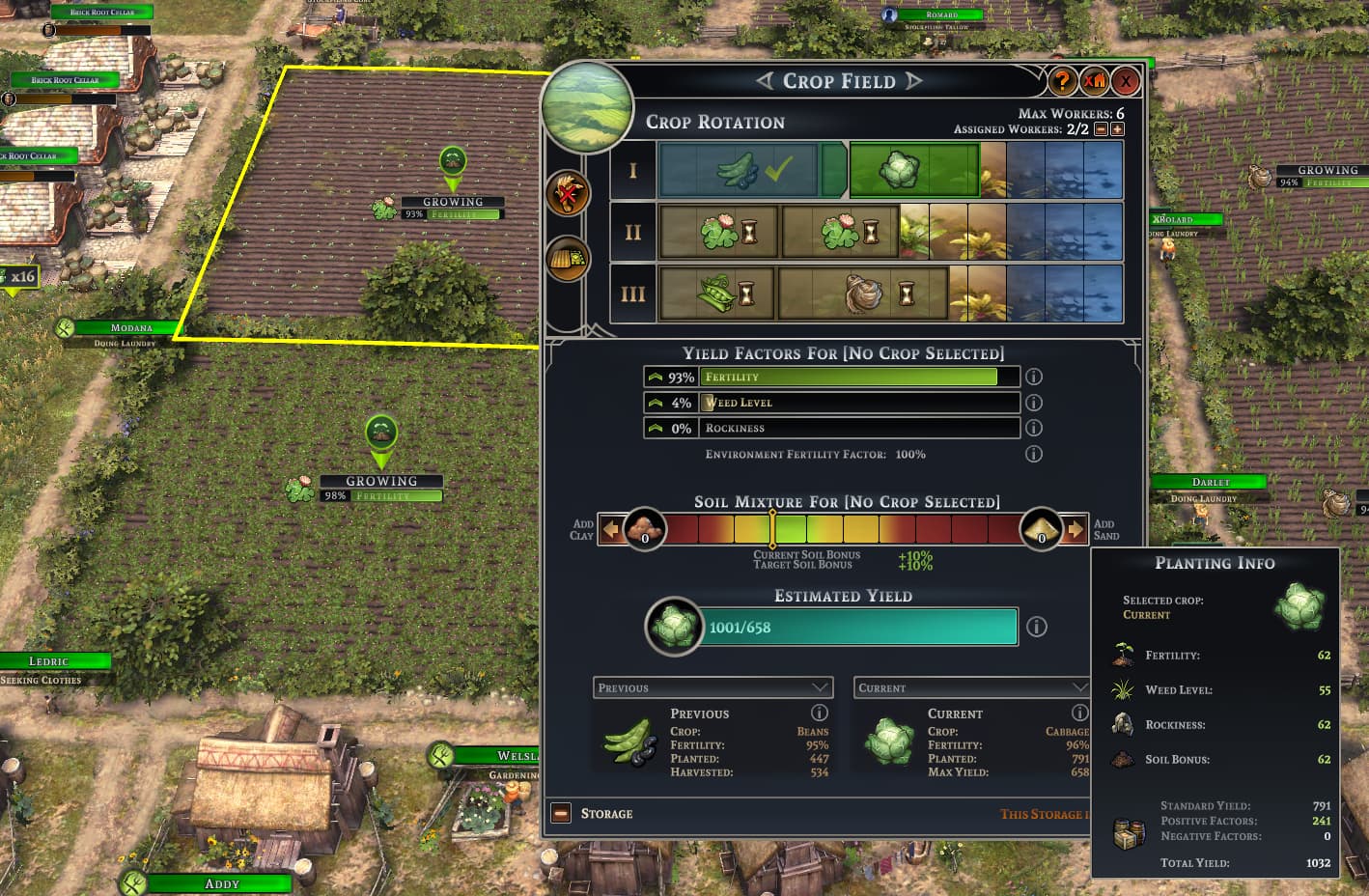Click the field and map icon button

(568, 258)
